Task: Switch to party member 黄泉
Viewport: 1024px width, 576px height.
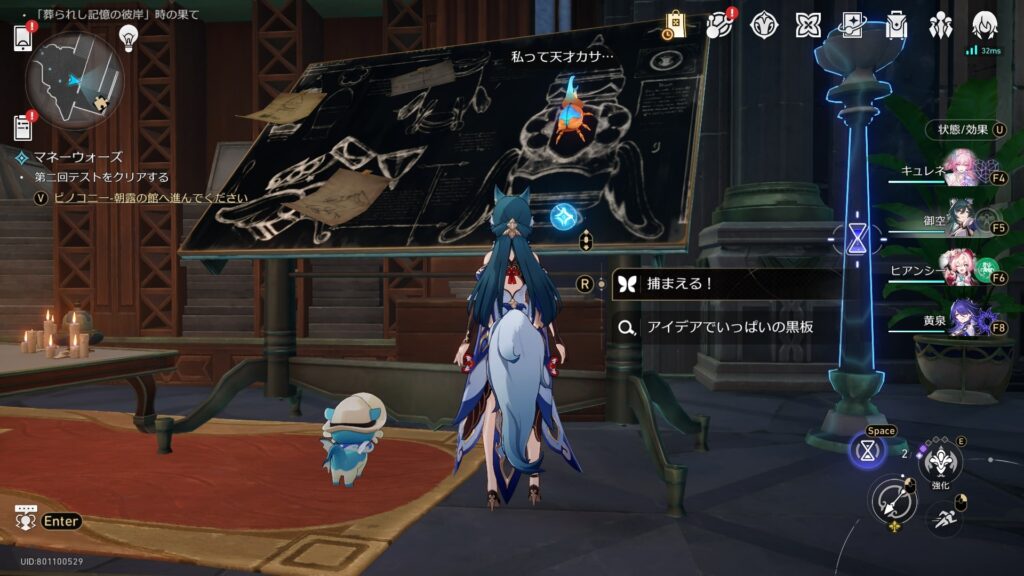Action: [962, 322]
